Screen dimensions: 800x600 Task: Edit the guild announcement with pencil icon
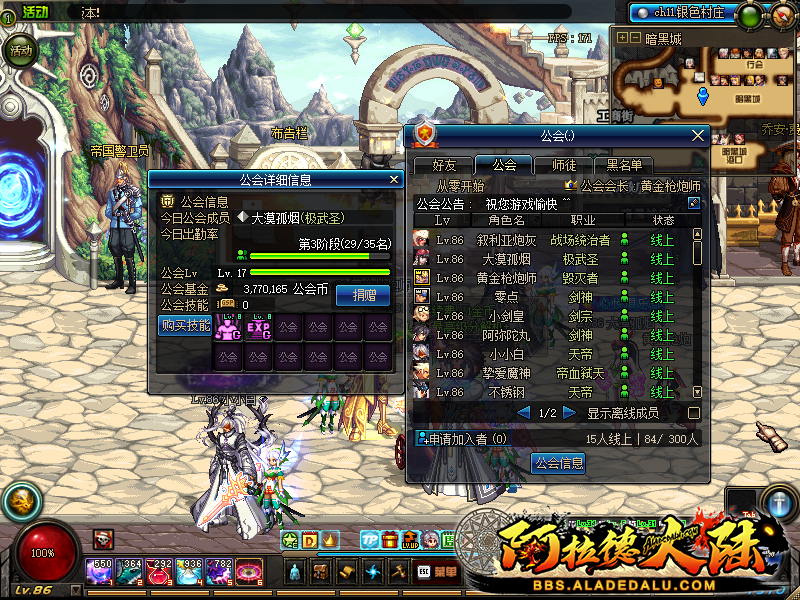(694, 203)
